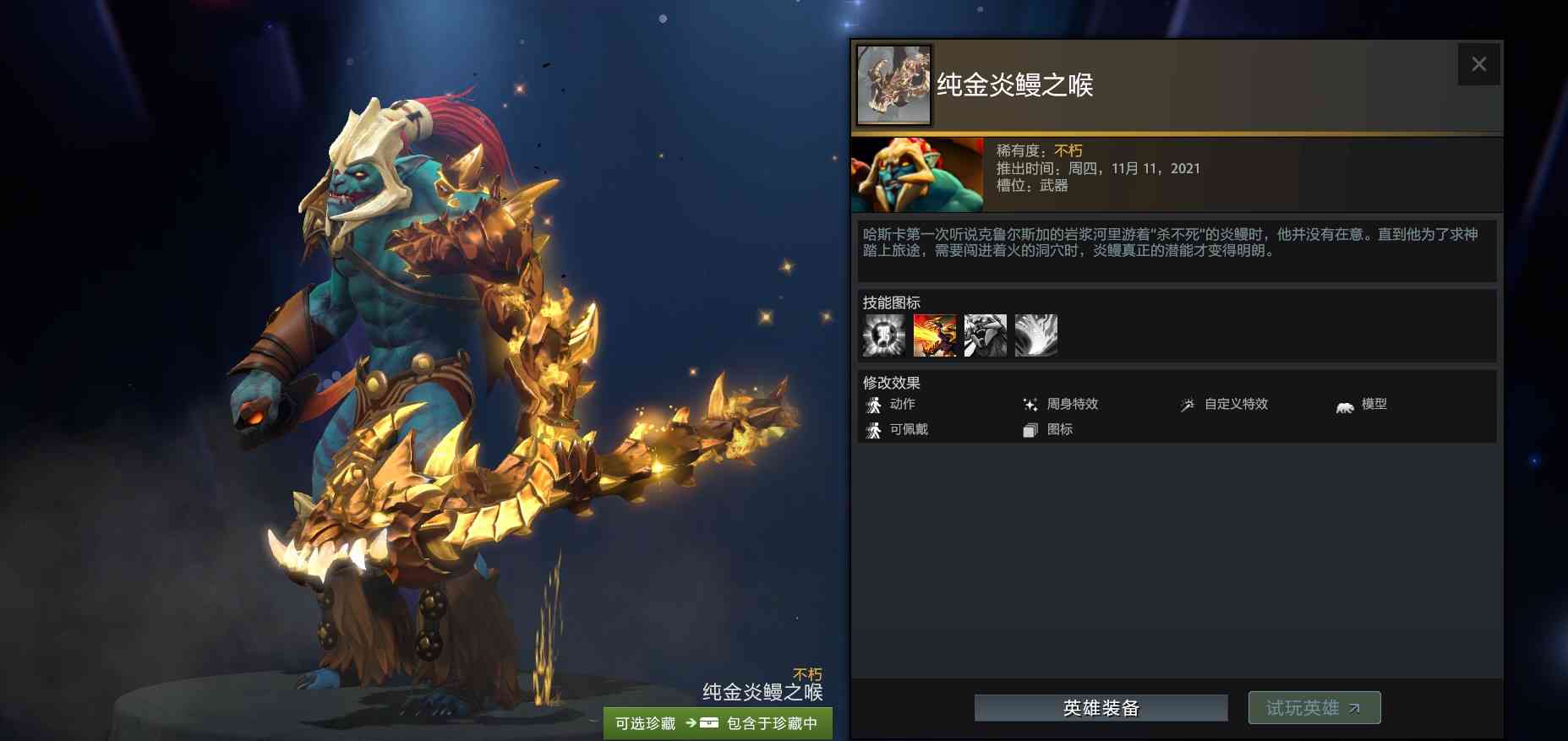Click the Berserker's Blood ability icon
1568x741 pixels.
tap(986, 335)
